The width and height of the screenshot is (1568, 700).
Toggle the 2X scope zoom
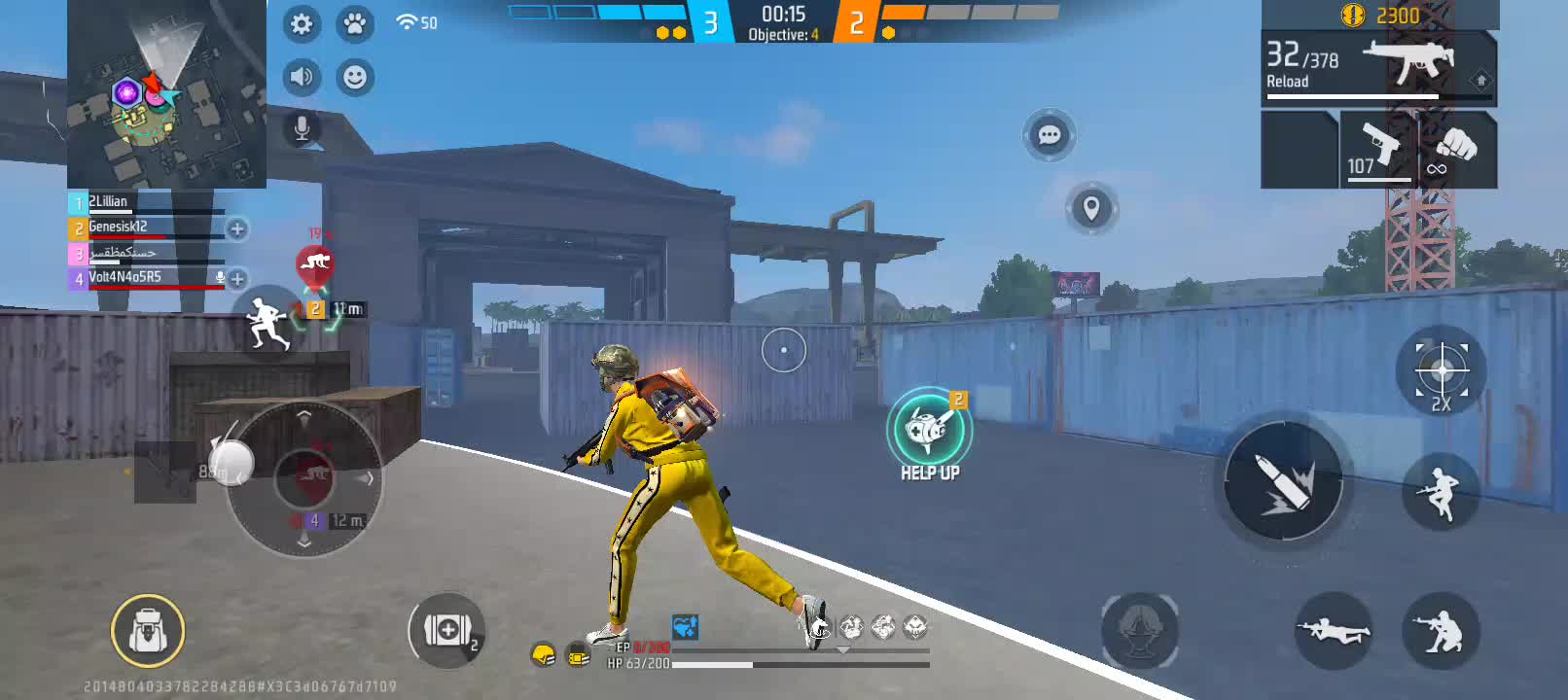click(x=1441, y=371)
